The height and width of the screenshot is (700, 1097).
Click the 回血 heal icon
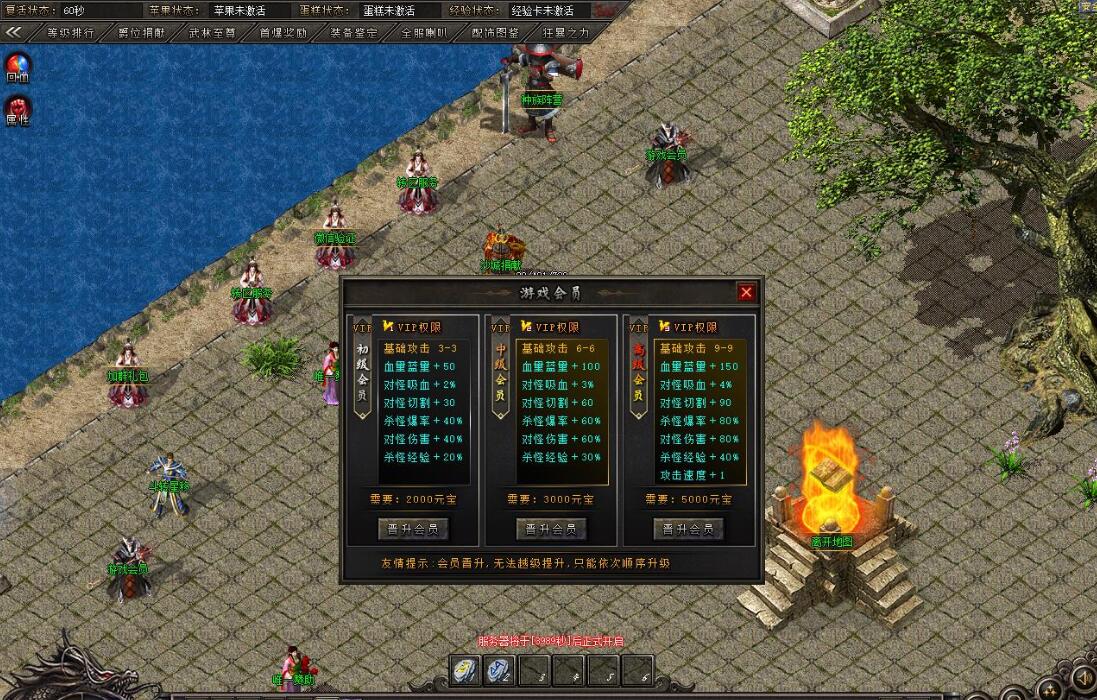click(x=17, y=67)
